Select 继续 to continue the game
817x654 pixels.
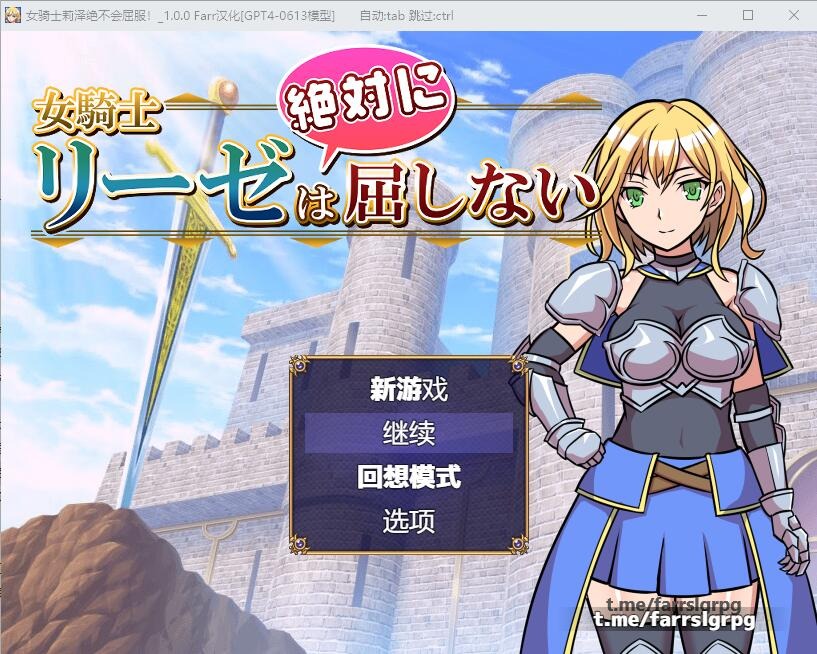[x=408, y=434]
